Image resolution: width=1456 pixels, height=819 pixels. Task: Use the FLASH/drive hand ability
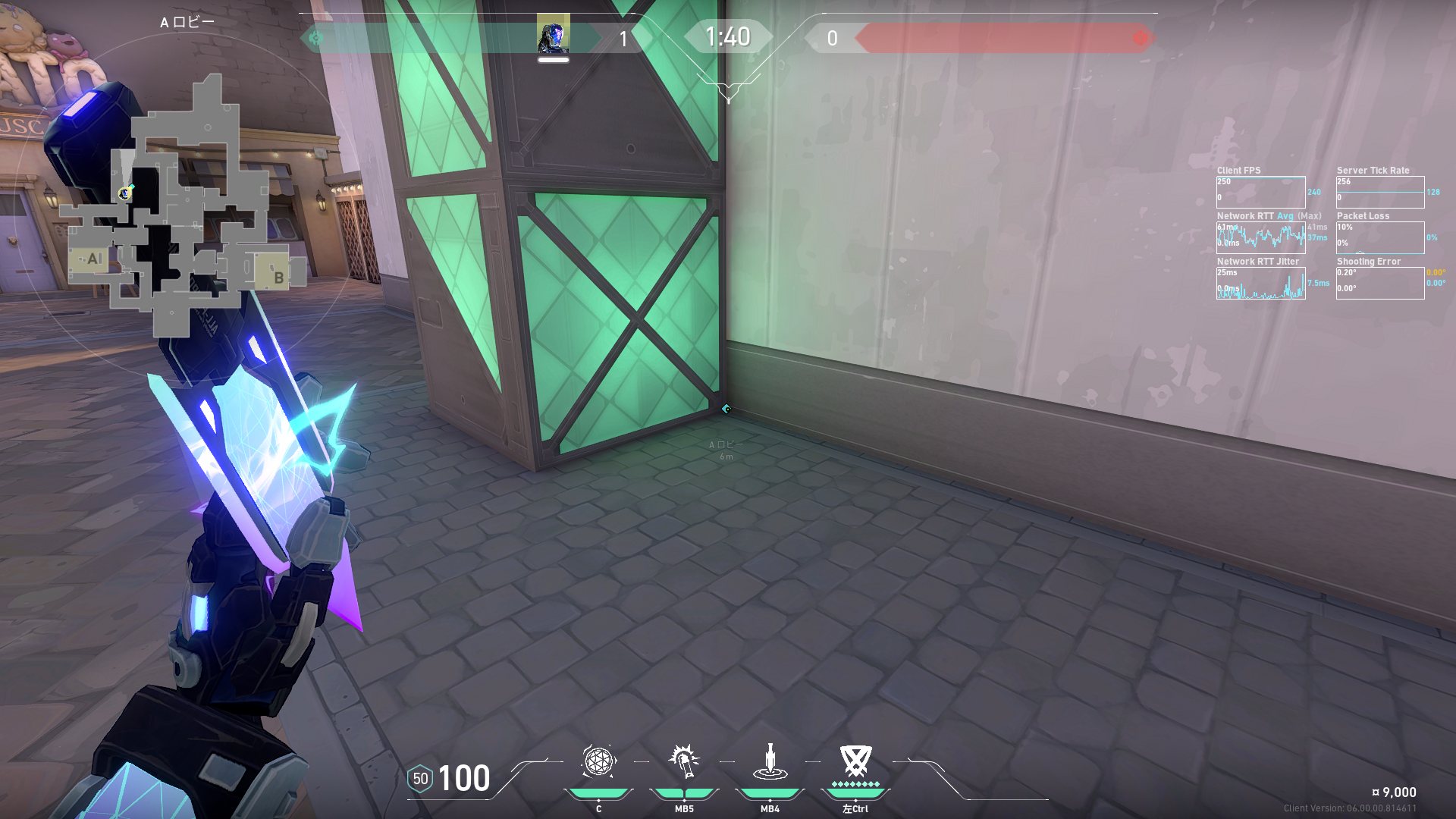(684, 761)
